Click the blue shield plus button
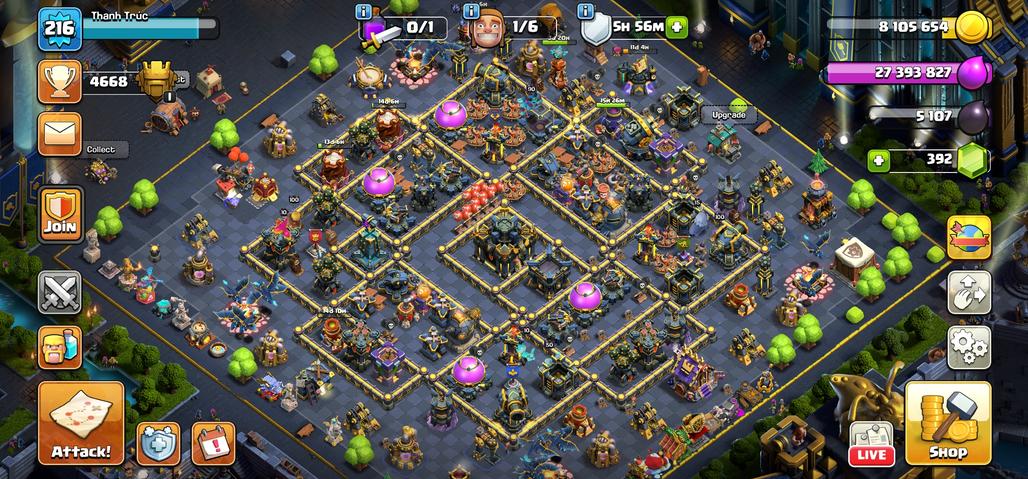This screenshot has height=479, width=1028. [x=158, y=443]
